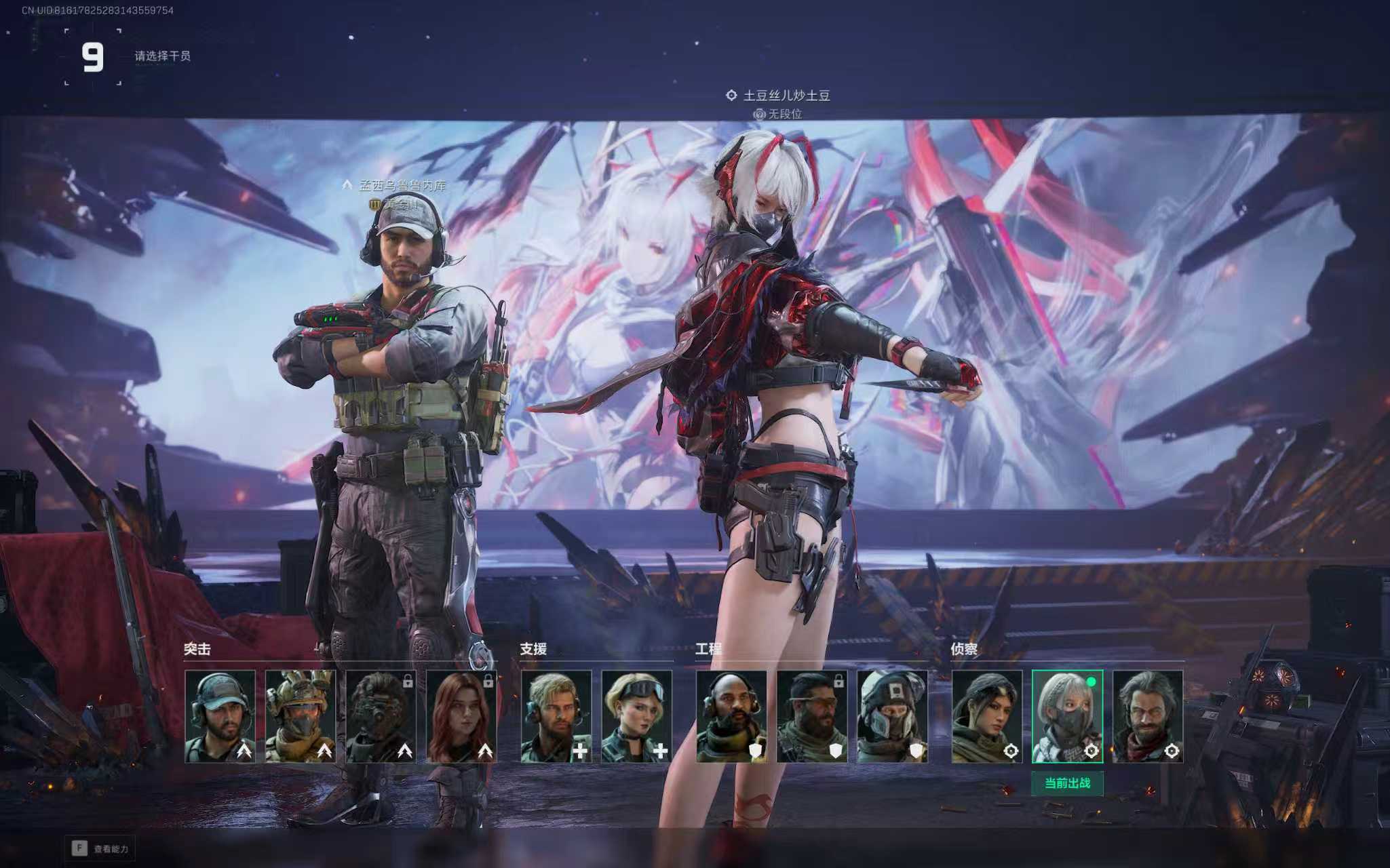Select the support woman with goggles on head
This screenshot has width=1390, height=868.
(636, 716)
